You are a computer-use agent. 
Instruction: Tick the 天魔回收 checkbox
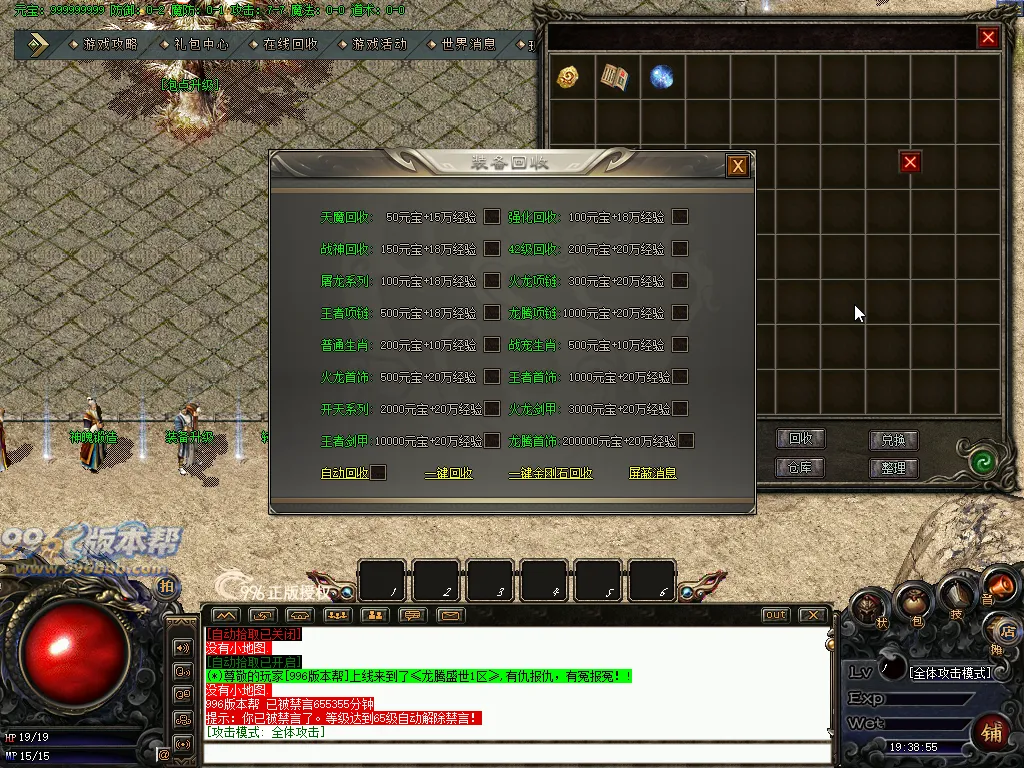pyautogui.click(x=492, y=217)
